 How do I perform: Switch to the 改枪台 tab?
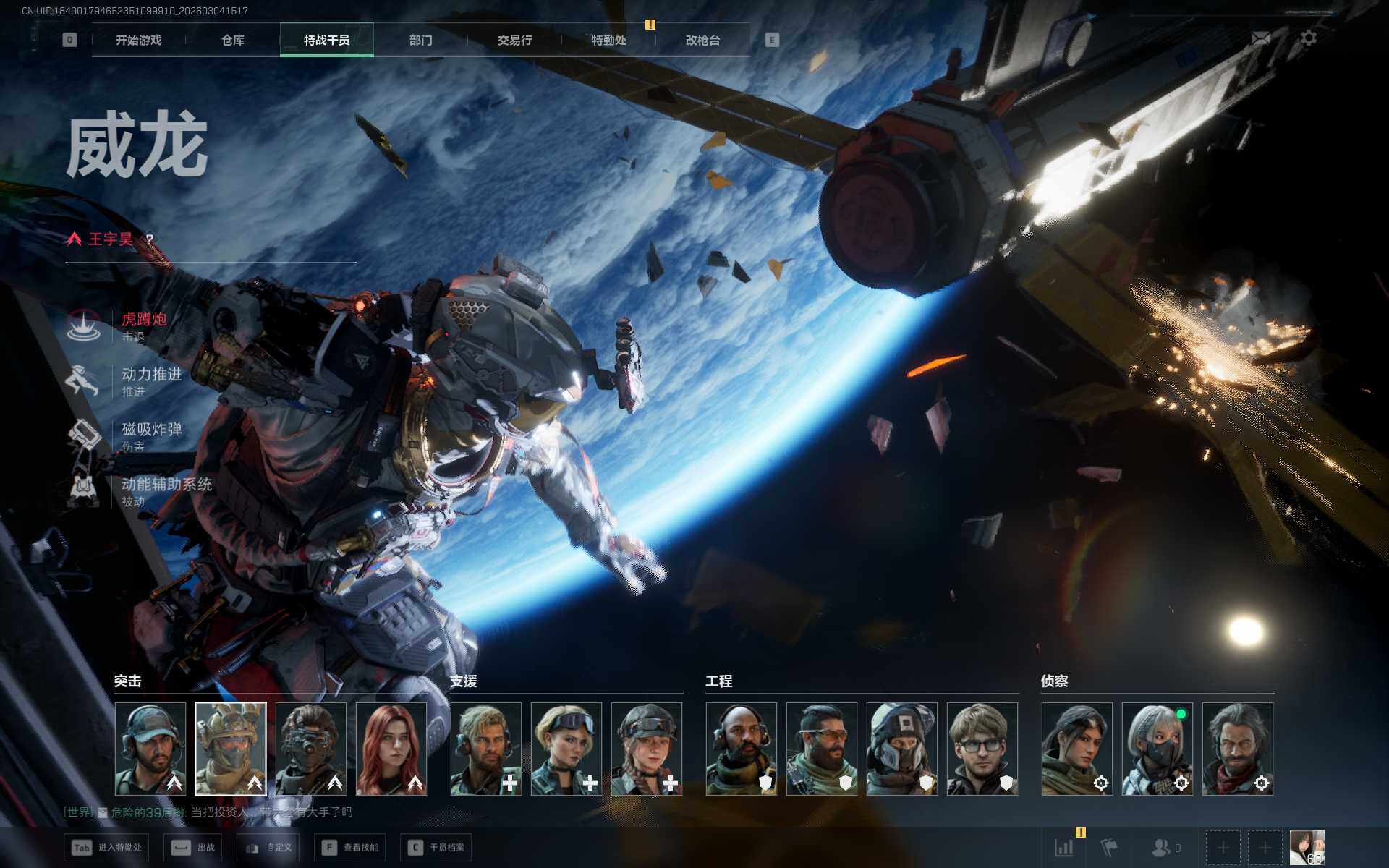[702, 41]
